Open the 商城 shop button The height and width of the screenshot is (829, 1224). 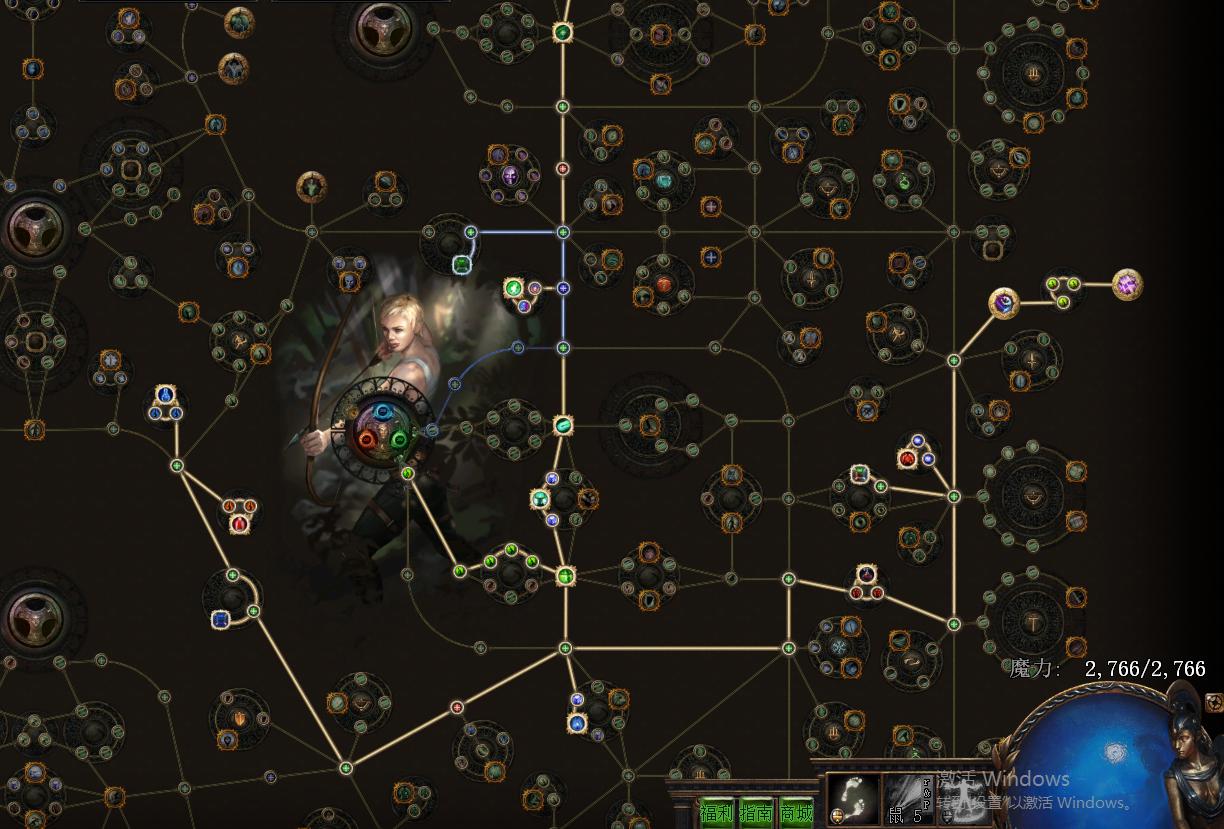click(x=796, y=814)
